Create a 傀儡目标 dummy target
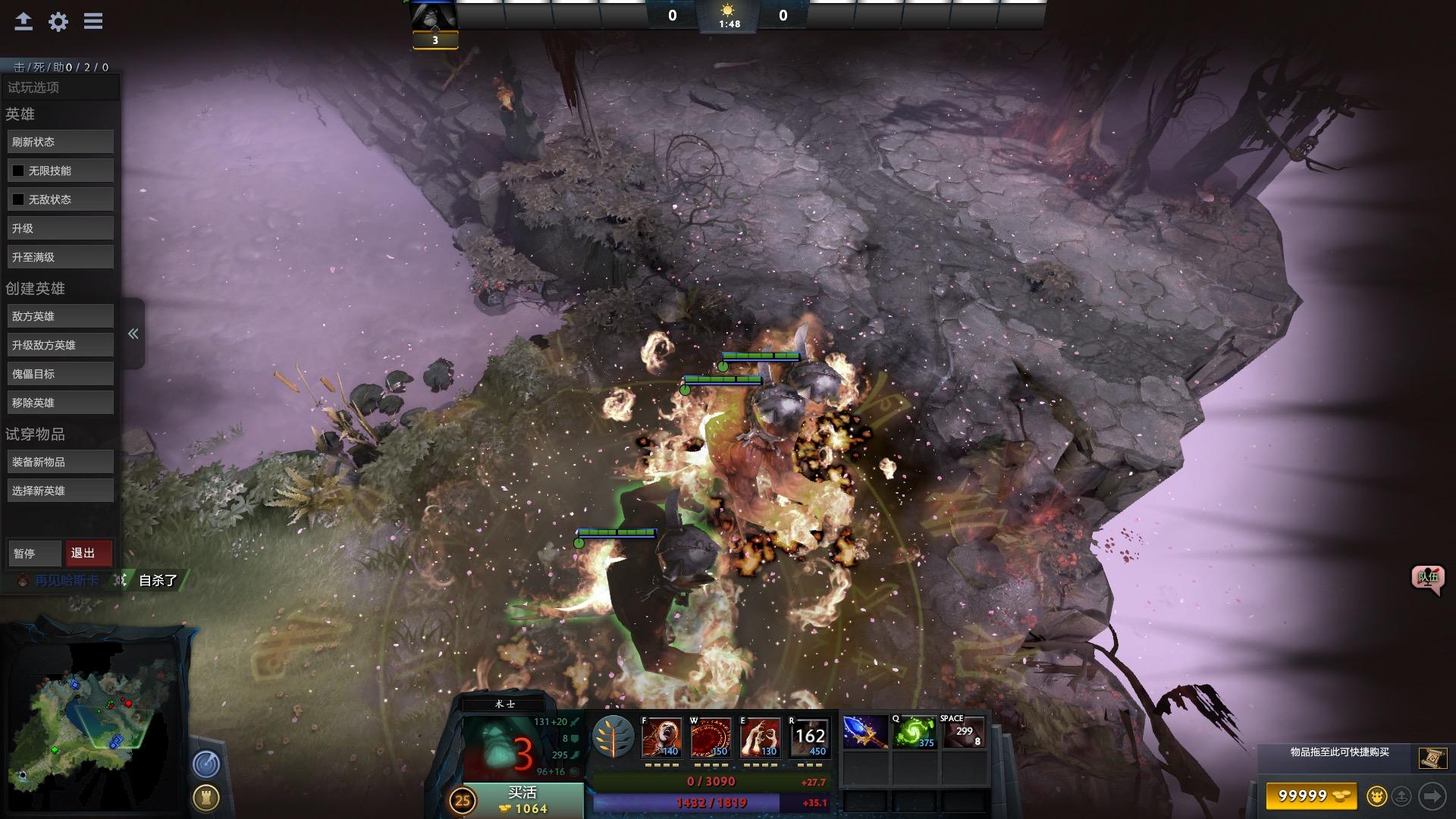The image size is (1456, 819). 60,374
